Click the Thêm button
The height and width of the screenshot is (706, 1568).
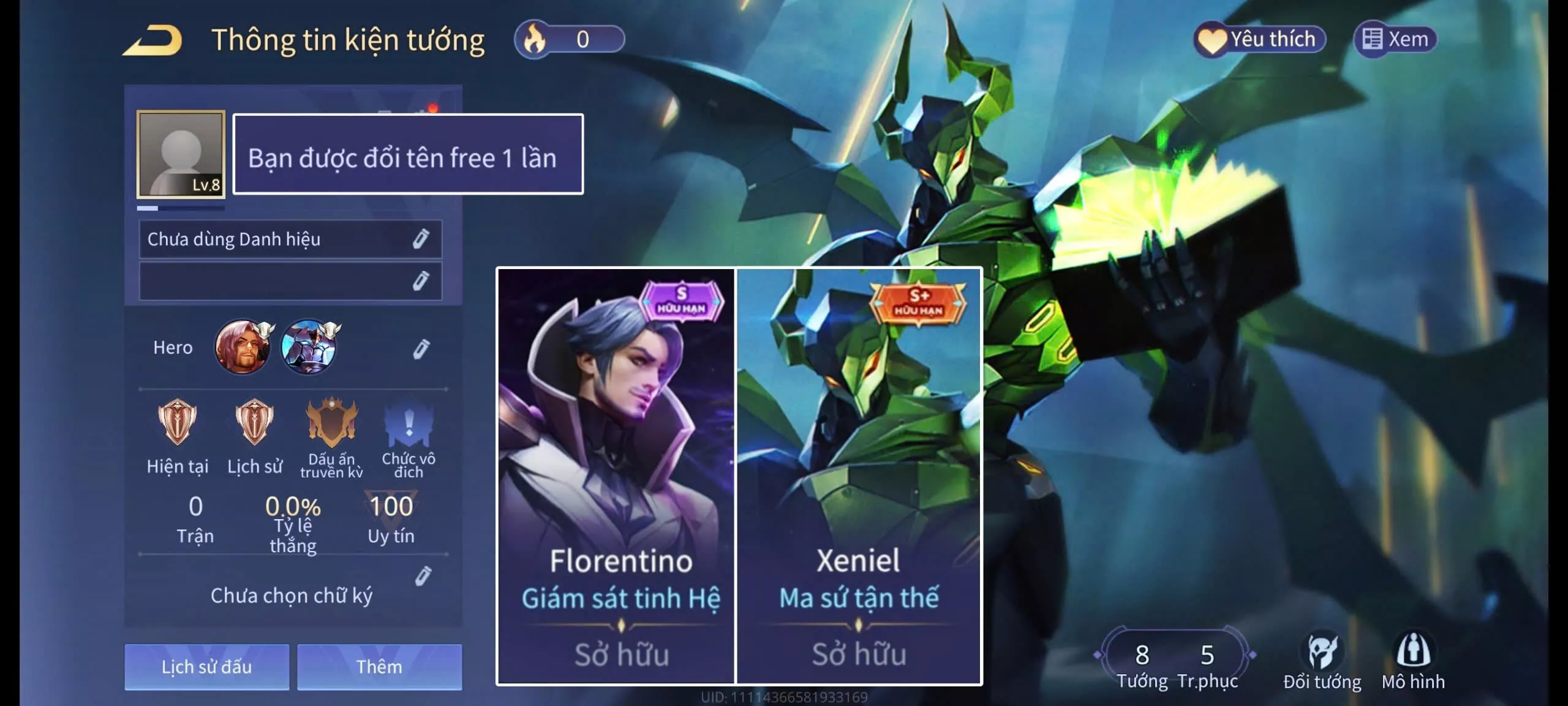tap(379, 667)
